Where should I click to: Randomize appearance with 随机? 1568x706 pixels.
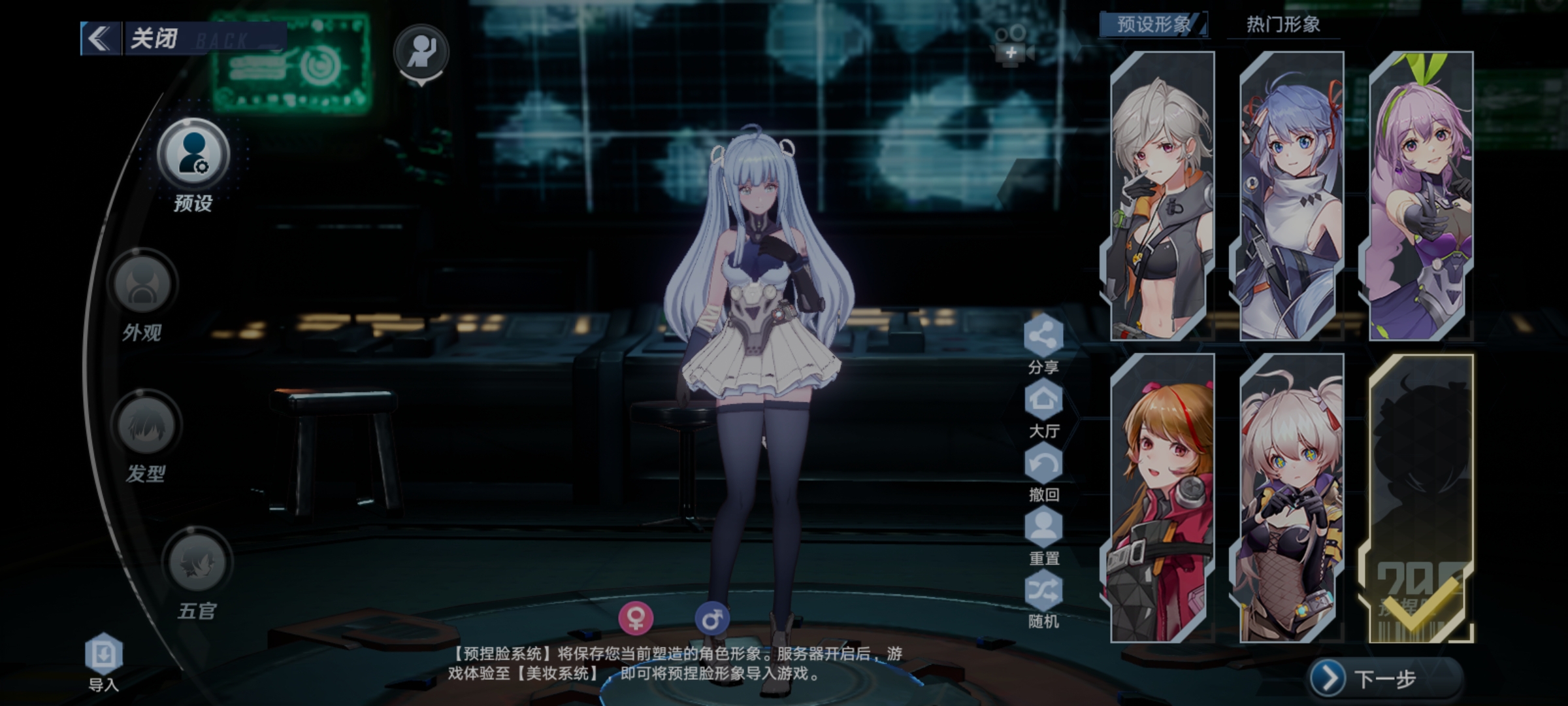click(1043, 592)
